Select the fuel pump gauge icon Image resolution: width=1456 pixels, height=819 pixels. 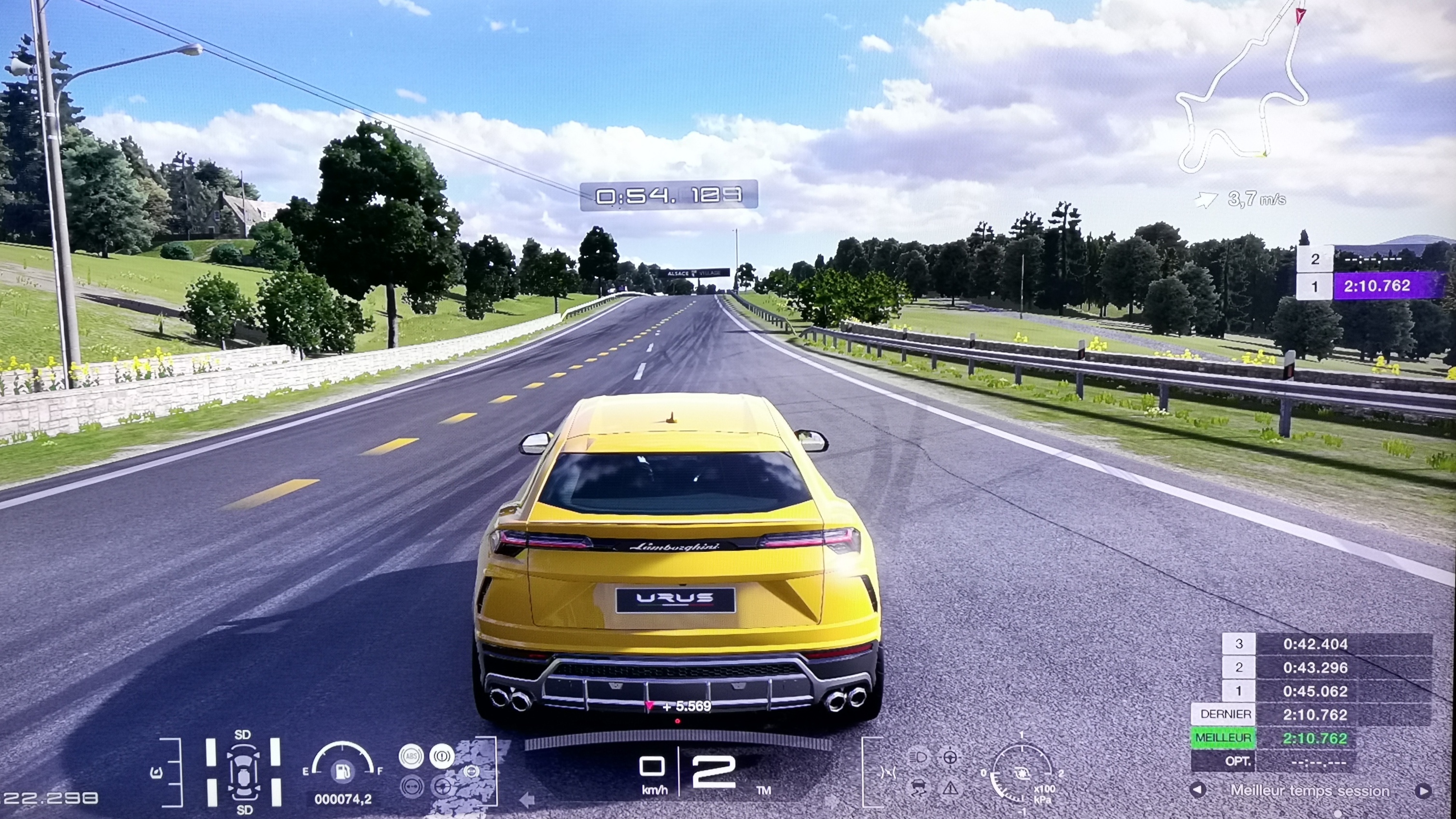click(343, 770)
